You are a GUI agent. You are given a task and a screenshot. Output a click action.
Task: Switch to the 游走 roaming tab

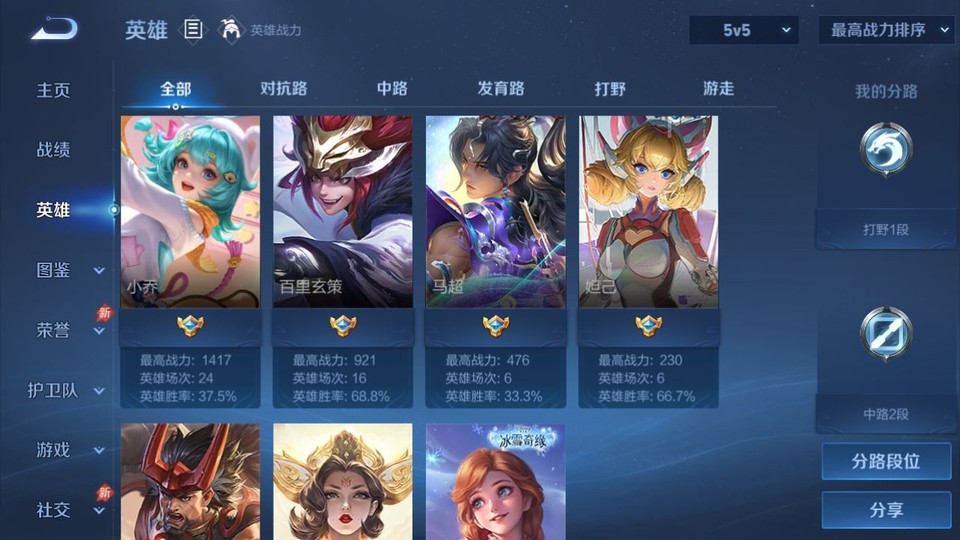click(x=718, y=88)
